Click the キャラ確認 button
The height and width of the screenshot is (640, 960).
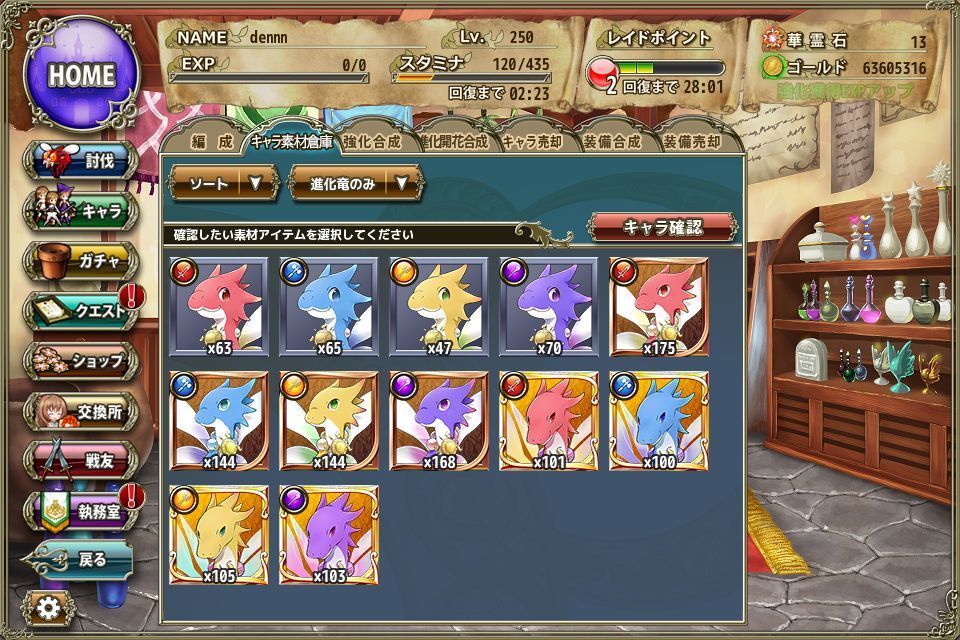662,227
